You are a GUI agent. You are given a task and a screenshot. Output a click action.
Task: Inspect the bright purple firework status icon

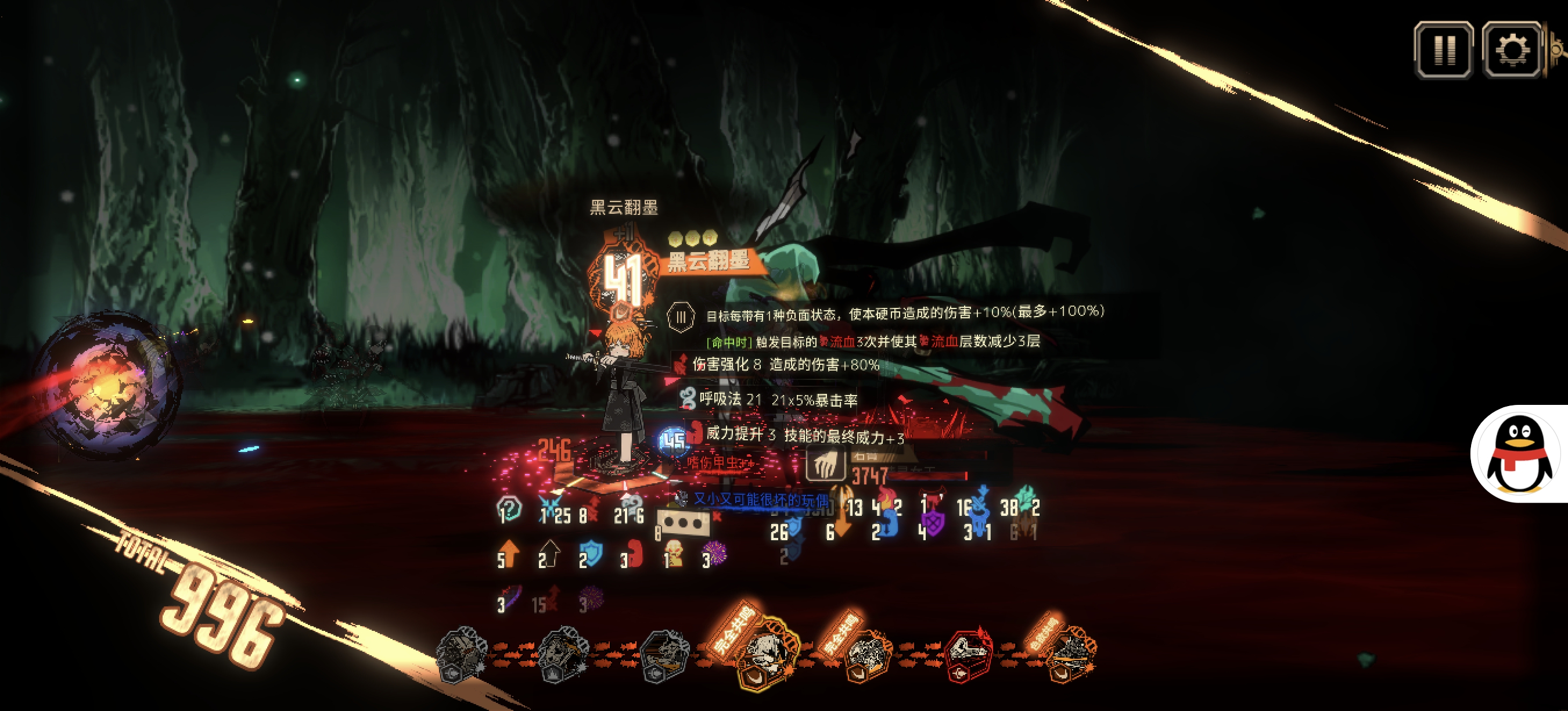coord(715,553)
